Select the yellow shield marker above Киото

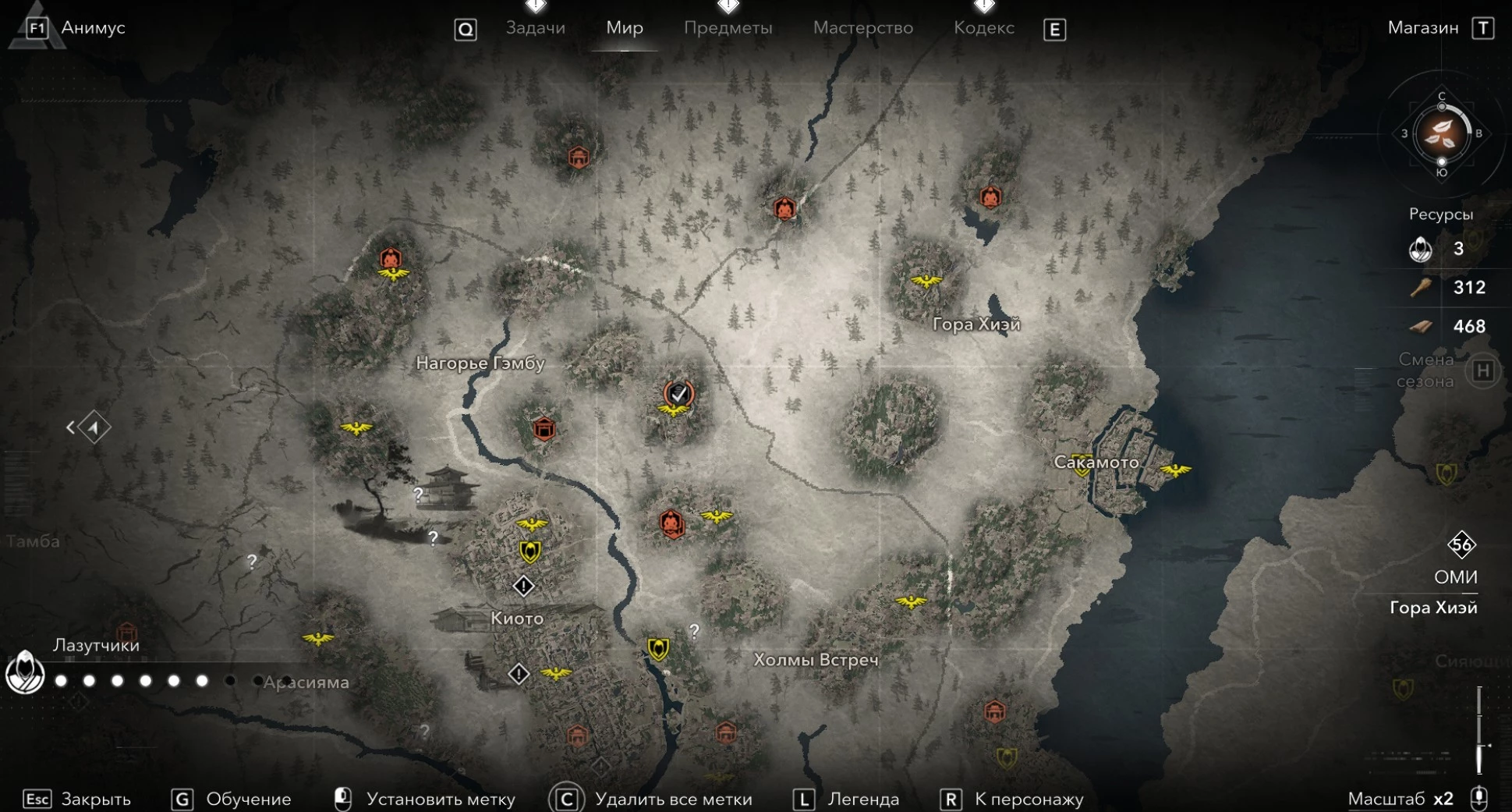530,552
